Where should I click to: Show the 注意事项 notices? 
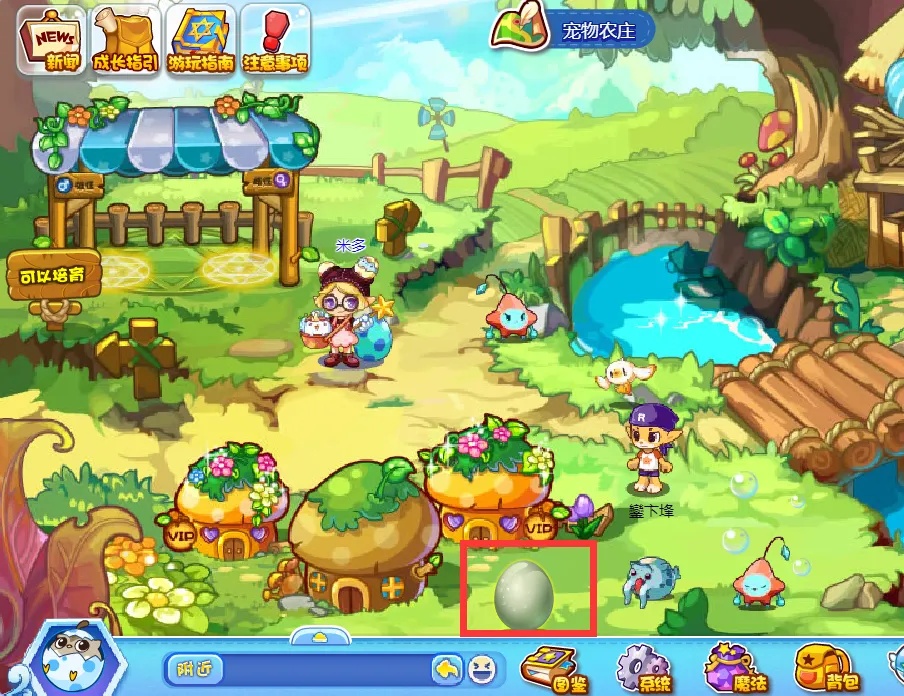[276, 42]
